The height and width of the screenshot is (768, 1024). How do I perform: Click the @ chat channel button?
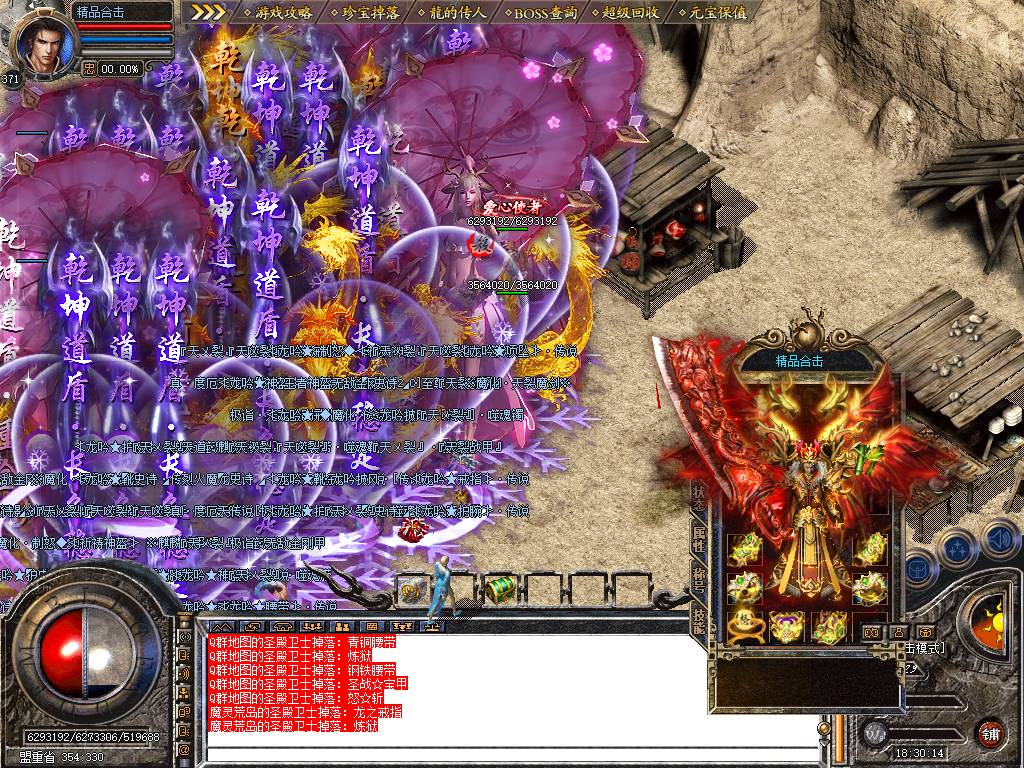[185, 748]
